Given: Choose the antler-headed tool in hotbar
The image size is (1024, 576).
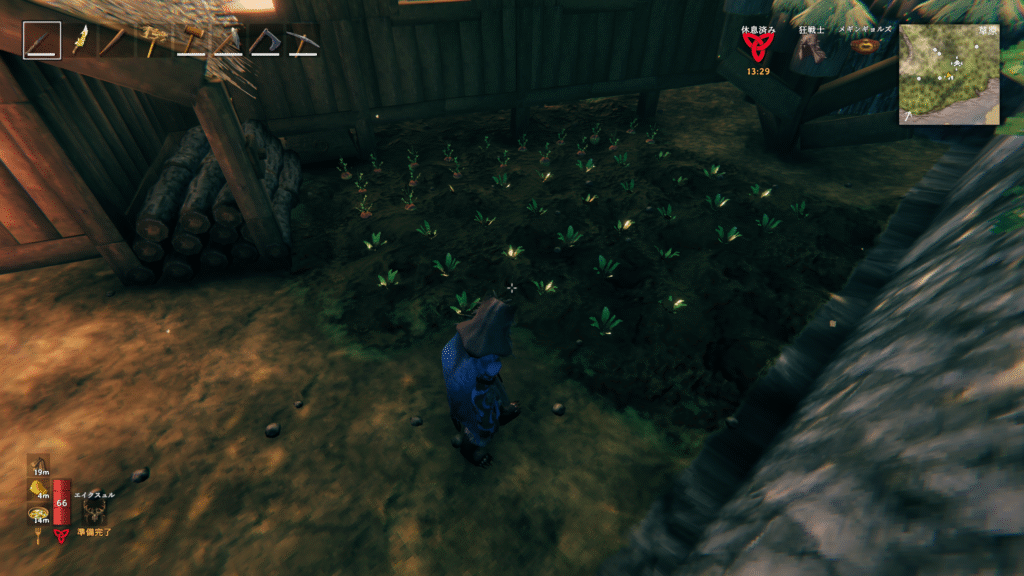Looking at the screenshot, I should (152, 41).
